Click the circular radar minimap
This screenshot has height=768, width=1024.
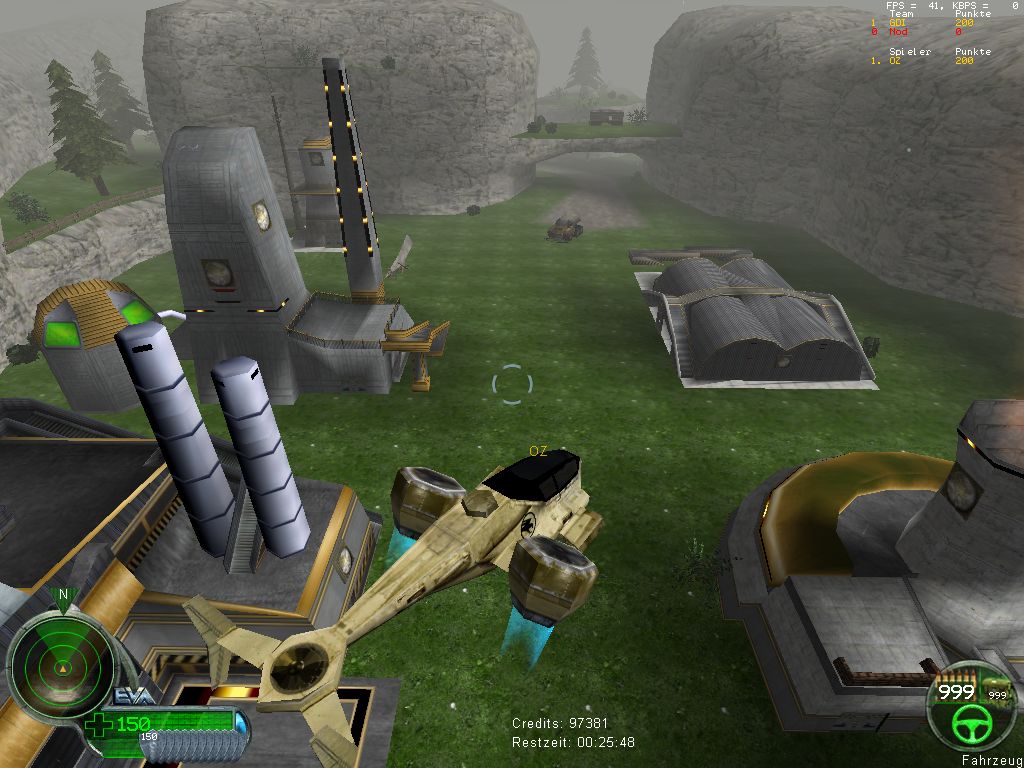click(x=60, y=664)
